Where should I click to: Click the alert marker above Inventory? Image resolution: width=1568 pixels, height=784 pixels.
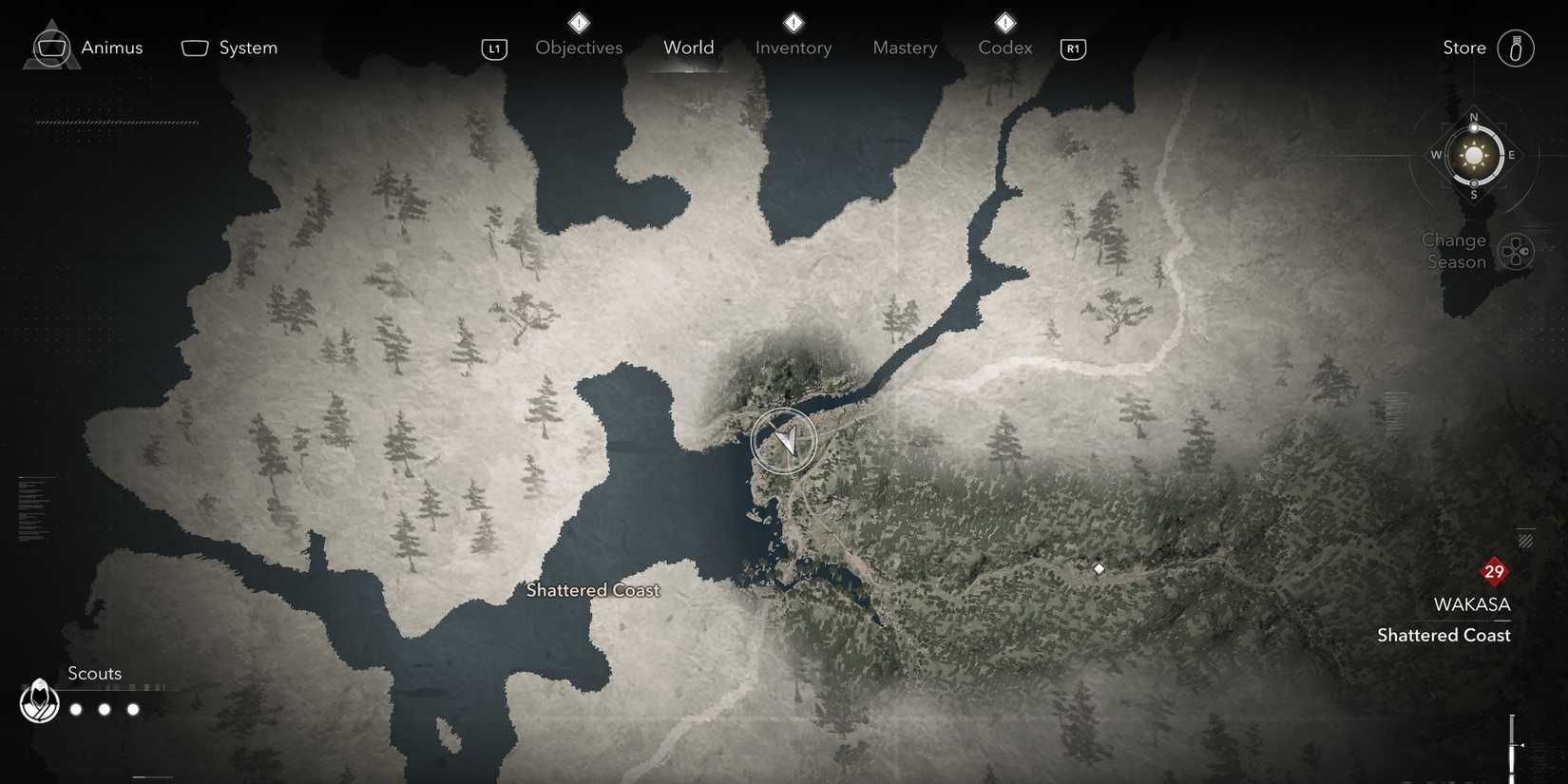(x=793, y=23)
